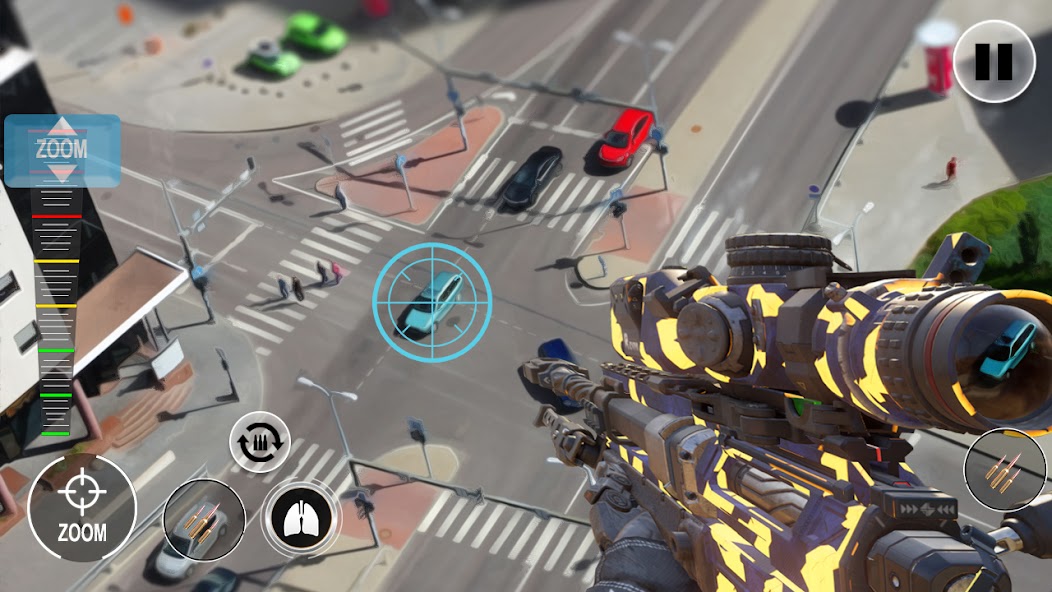Click the ZOOM slider handle

click(62, 151)
